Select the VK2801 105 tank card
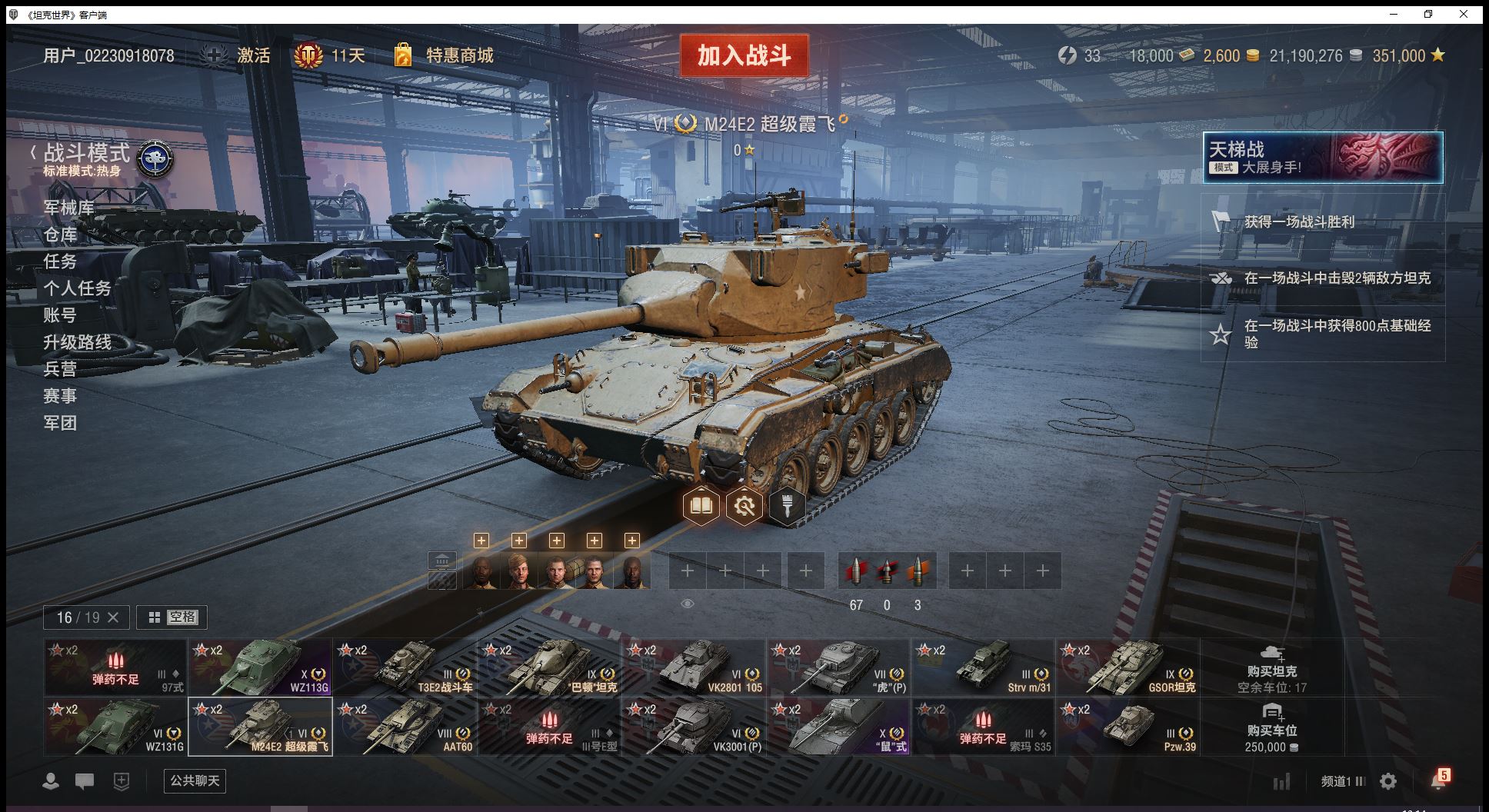The height and width of the screenshot is (812, 1489). (x=694, y=667)
